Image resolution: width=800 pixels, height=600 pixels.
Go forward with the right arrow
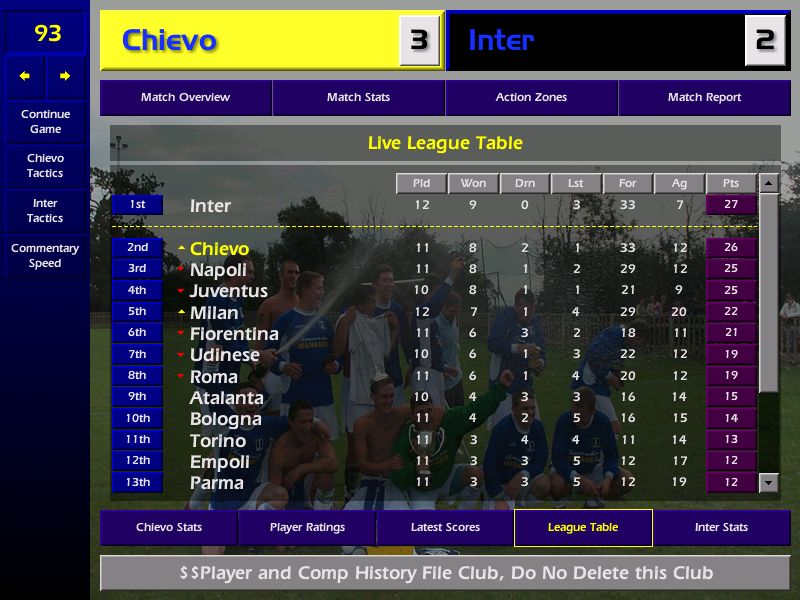tap(65, 76)
